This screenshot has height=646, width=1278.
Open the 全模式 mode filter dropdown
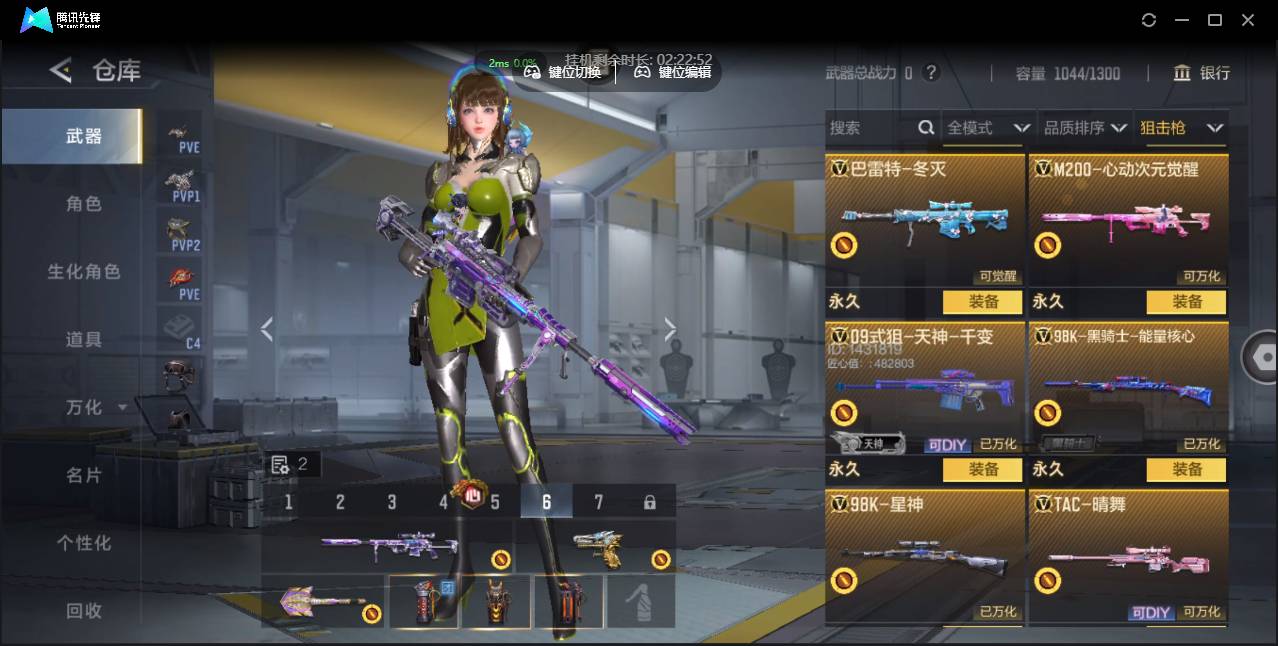point(988,128)
